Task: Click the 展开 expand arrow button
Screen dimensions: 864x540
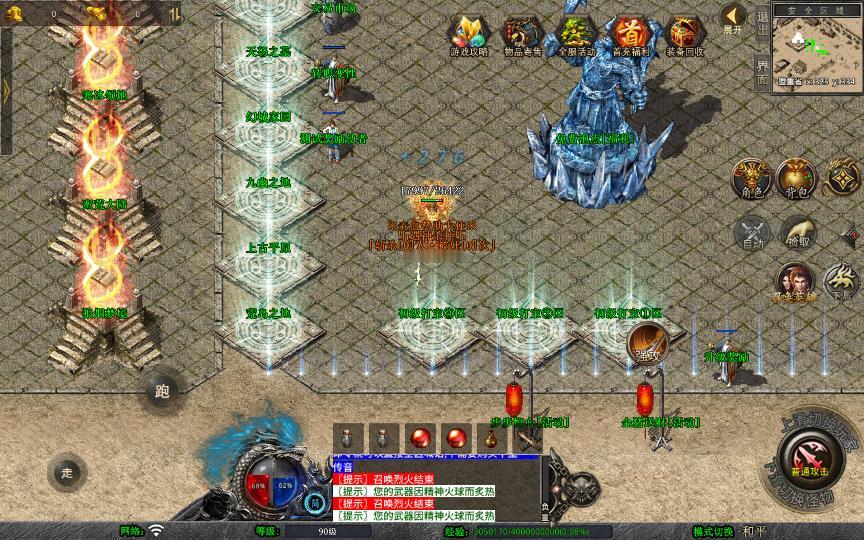Action: pyautogui.click(x=733, y=18)
